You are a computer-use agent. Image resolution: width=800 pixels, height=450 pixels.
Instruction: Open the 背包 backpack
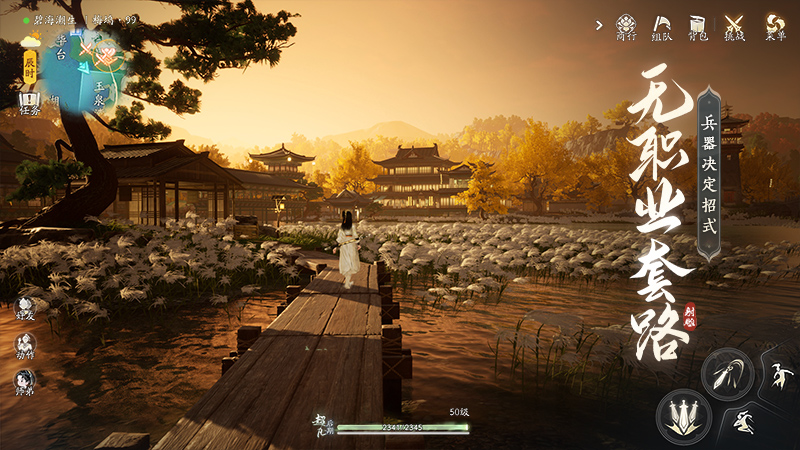698,26
